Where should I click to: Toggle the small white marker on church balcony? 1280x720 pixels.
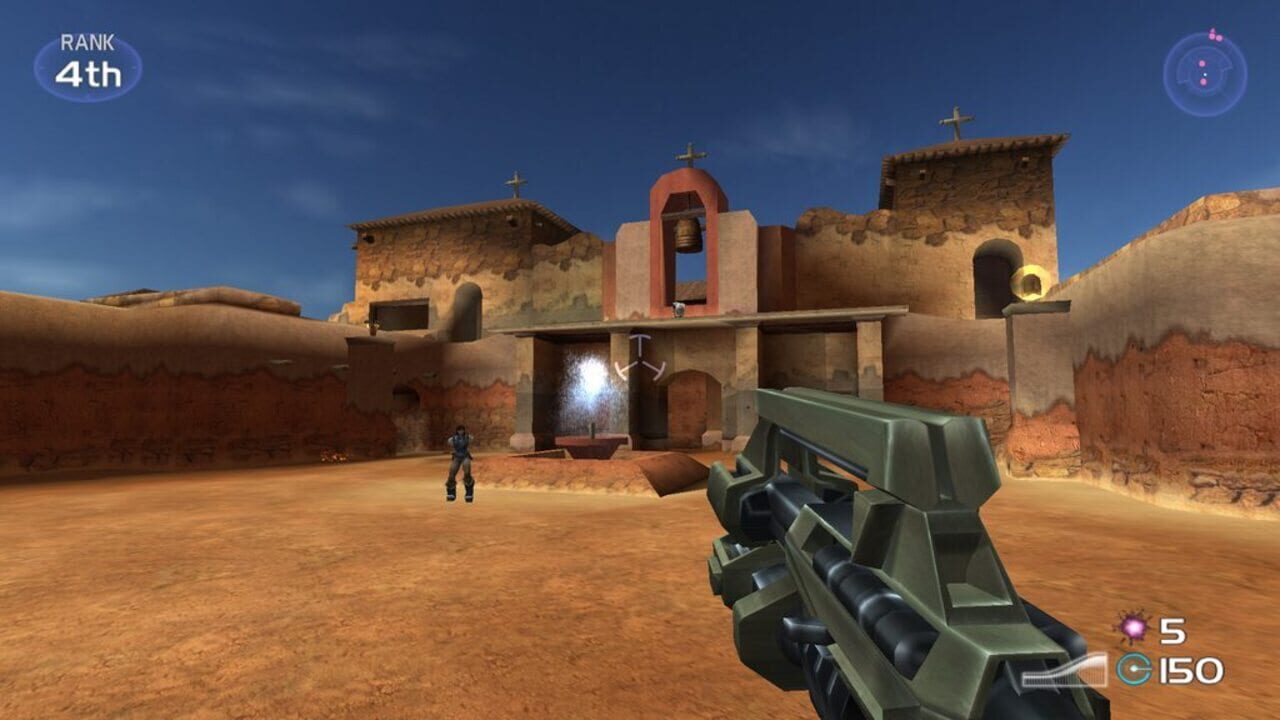click(679, 310)
